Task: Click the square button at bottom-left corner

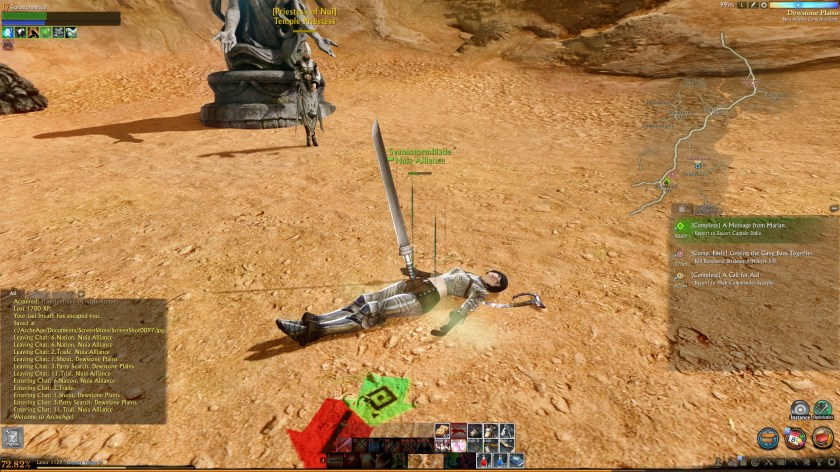Action: tap(13, 437)
